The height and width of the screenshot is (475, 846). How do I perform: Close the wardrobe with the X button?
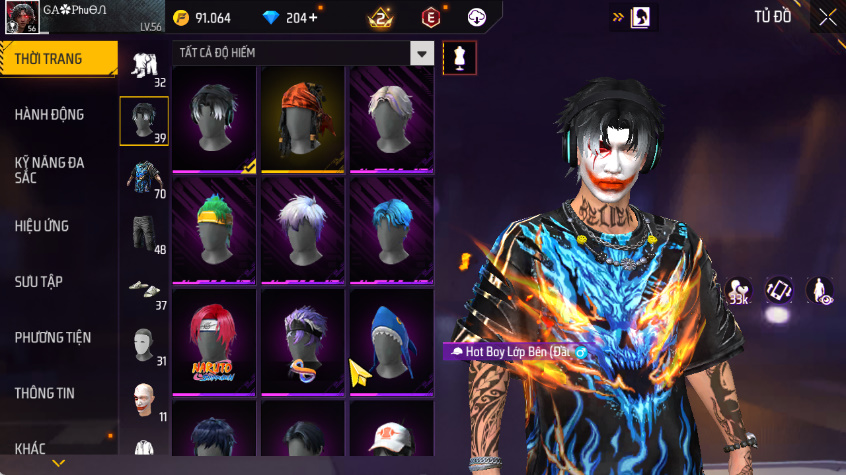[x=827, y=17]
